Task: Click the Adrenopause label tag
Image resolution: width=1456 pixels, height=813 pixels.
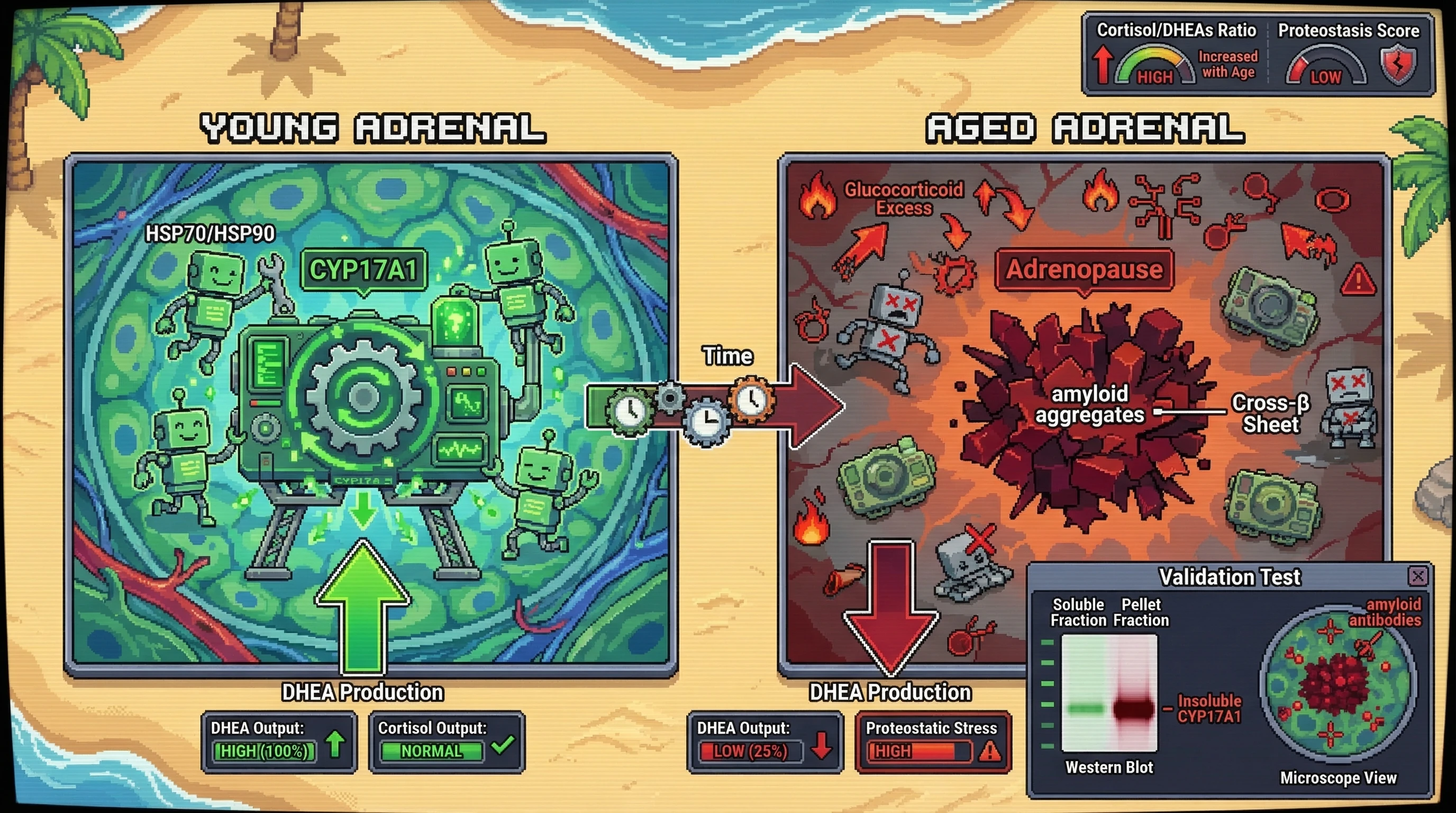Action: pos(1084,269)
